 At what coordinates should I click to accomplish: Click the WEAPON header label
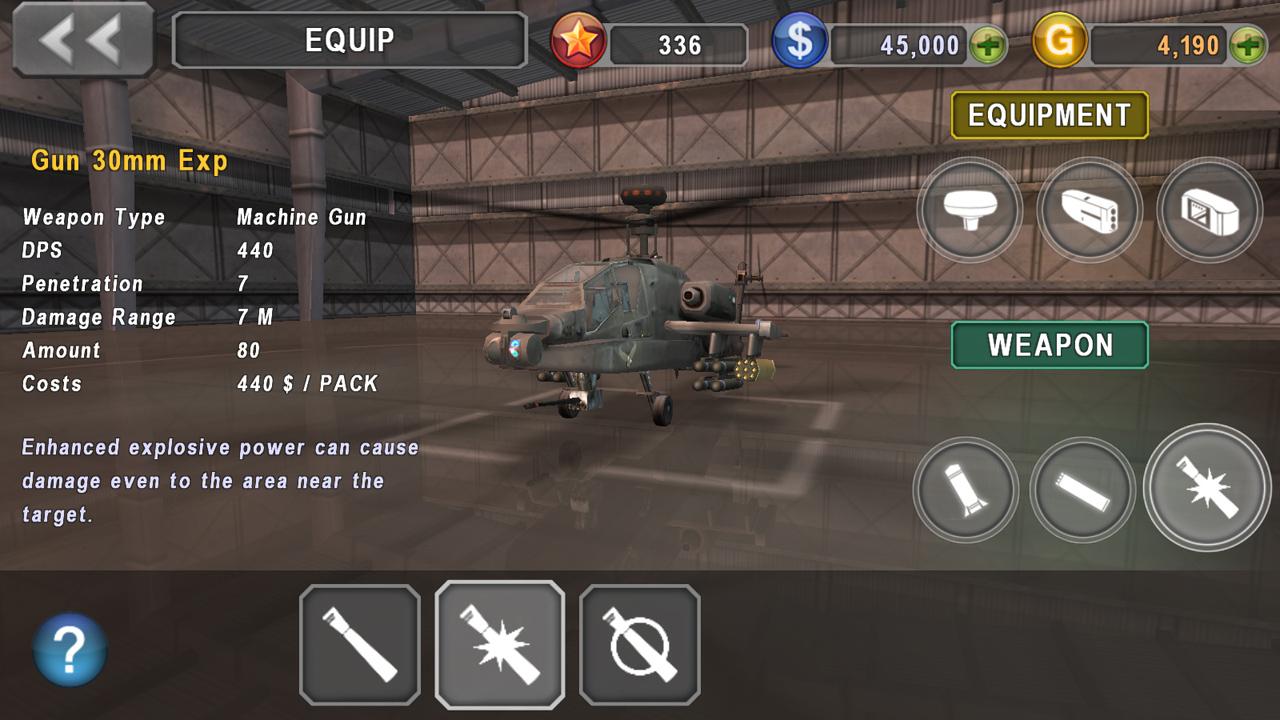pos(1049,345)
